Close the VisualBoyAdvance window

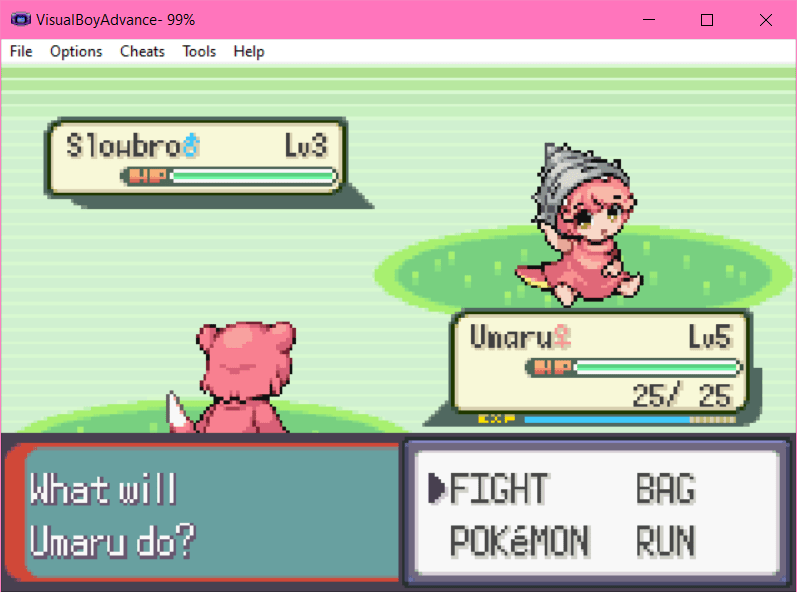point(765,20)
